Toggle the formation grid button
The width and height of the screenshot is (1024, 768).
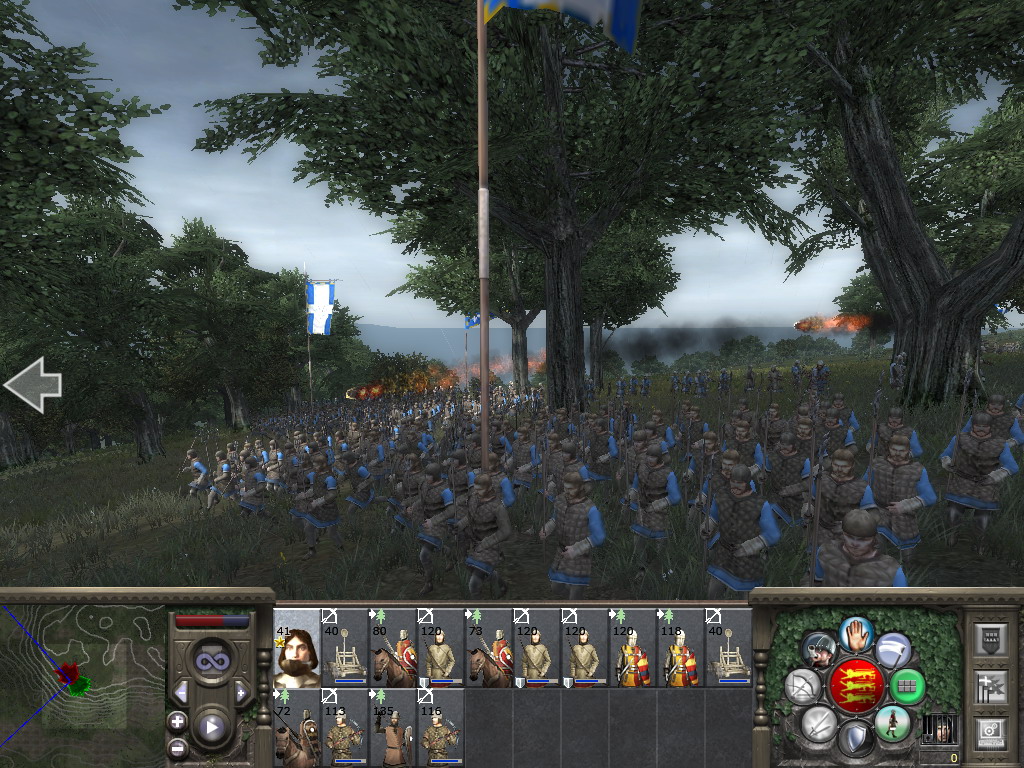click(907, 686)
